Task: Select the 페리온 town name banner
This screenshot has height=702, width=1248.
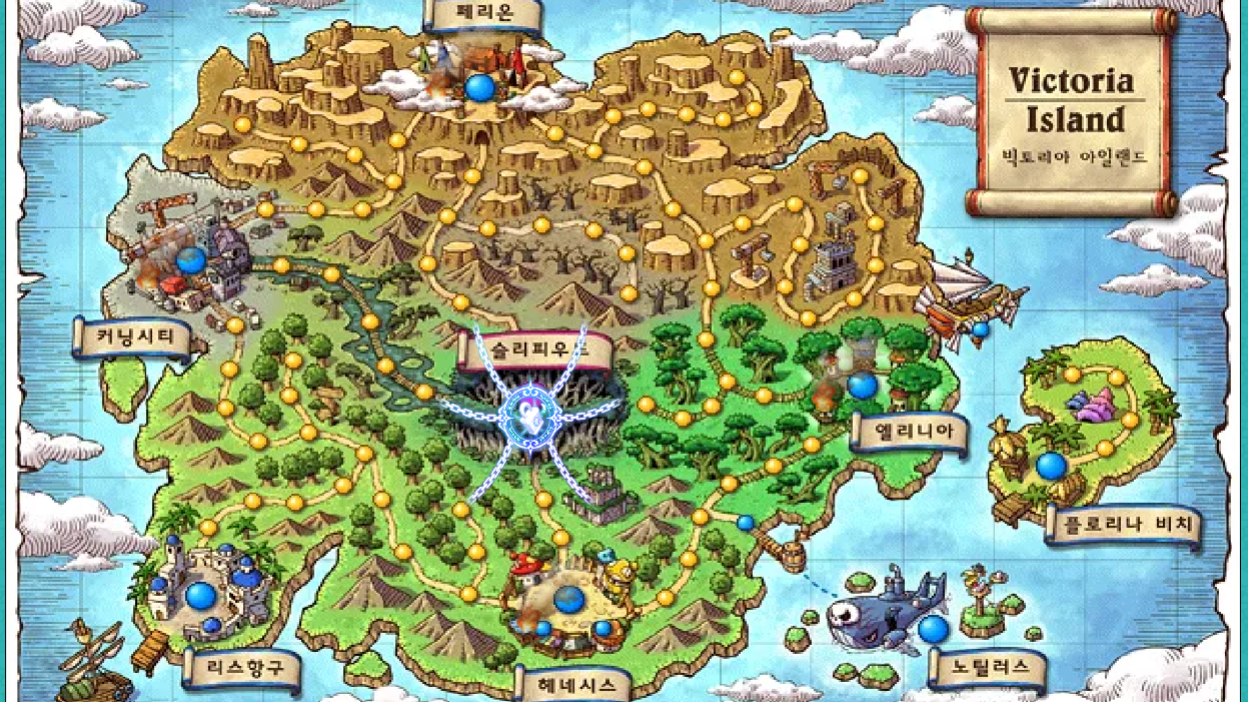Action: [x=483, y=16]
